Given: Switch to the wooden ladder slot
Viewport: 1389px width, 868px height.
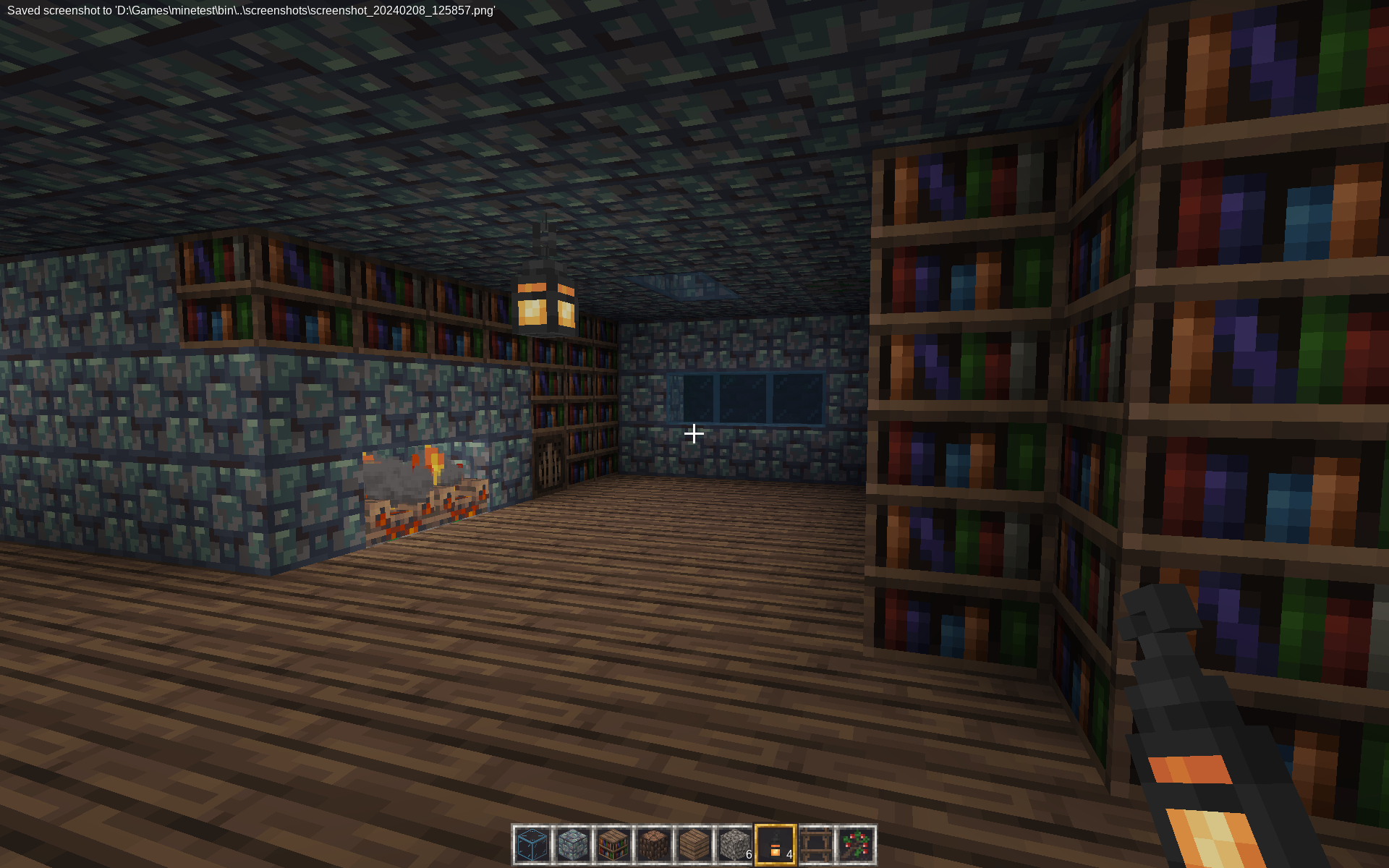Looking at the screenshot, I should click(x=816, y=845).
